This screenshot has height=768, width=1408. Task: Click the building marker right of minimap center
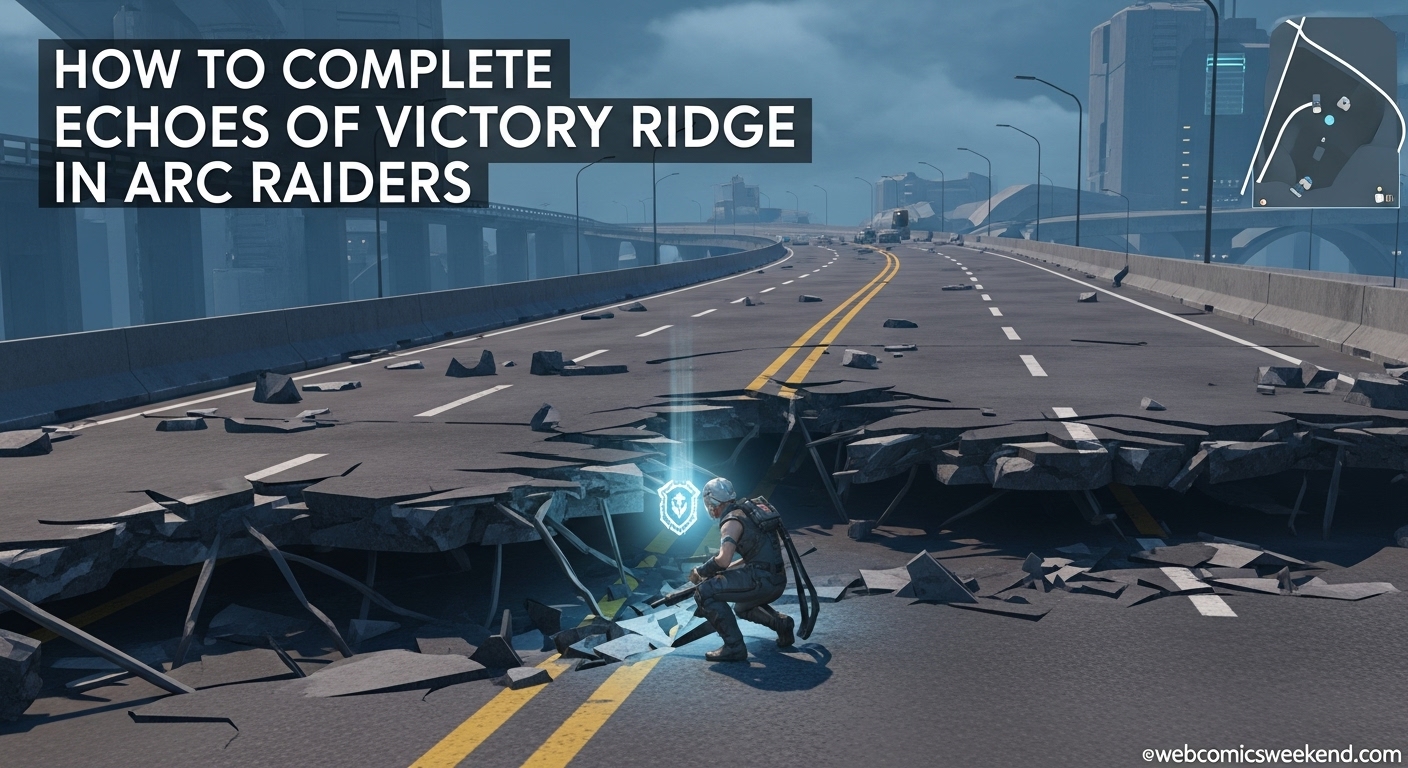[1344, 104]
